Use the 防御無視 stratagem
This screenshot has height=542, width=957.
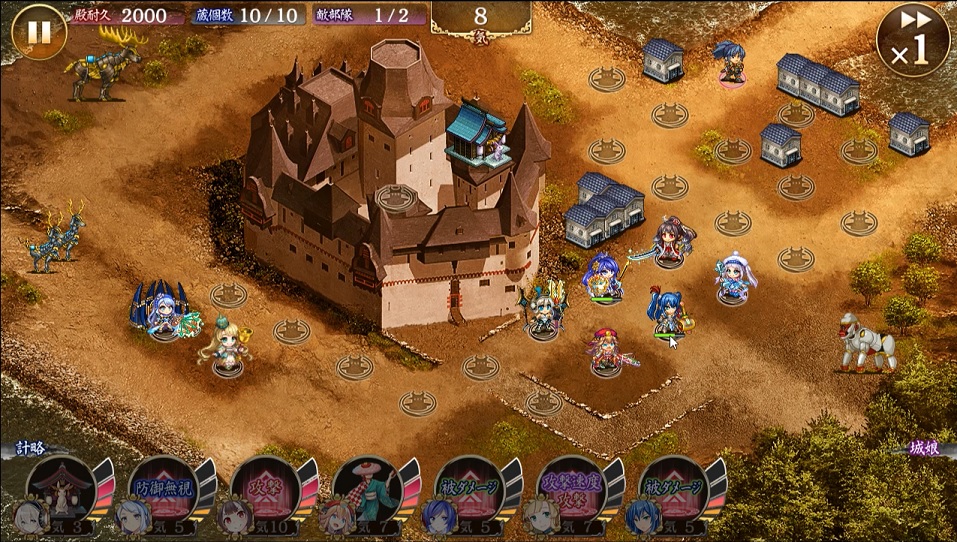click(164, 491)
